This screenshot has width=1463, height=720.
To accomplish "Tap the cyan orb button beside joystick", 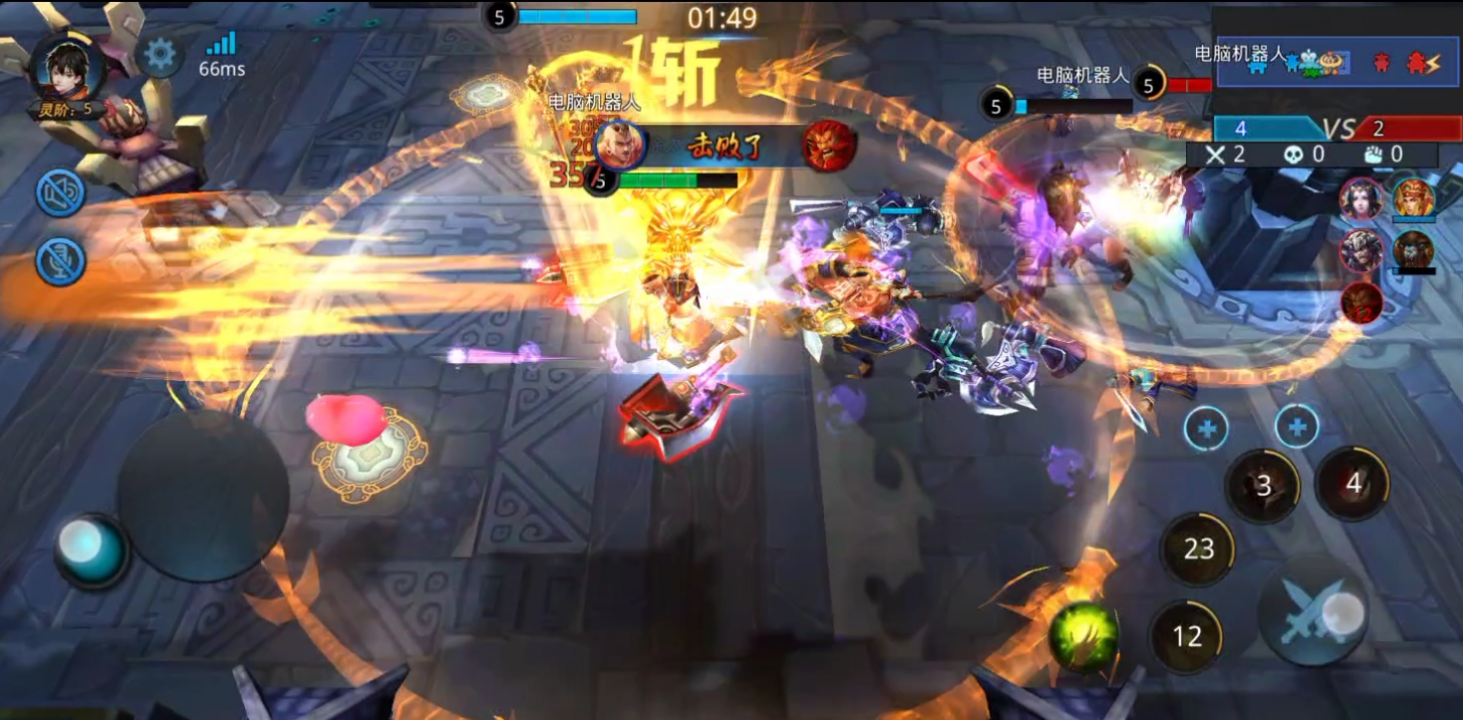I will click(90, 550).
